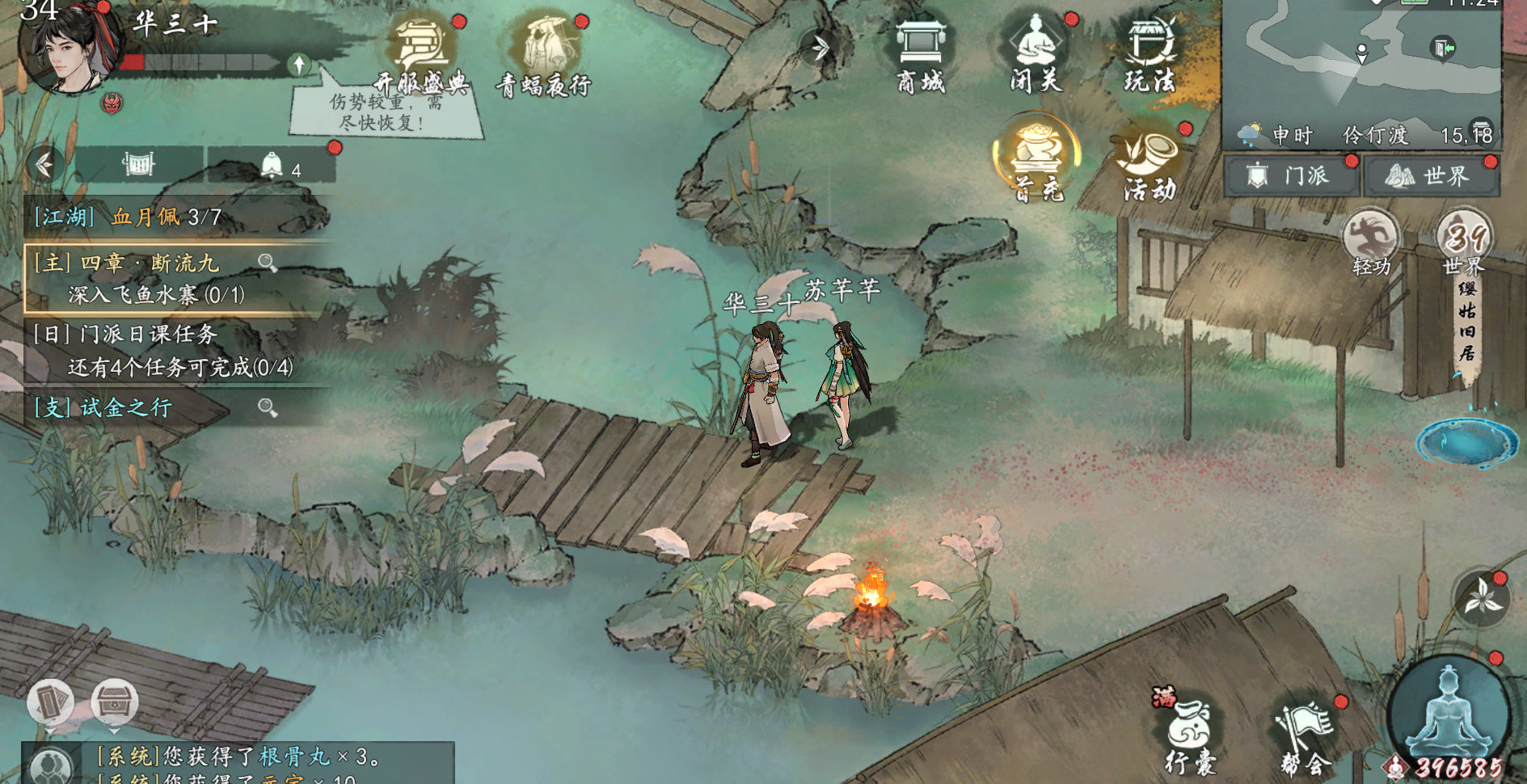Switch to the 门派 sect tab
The image size is (1527, 784).
click(x=1292, y=175)
